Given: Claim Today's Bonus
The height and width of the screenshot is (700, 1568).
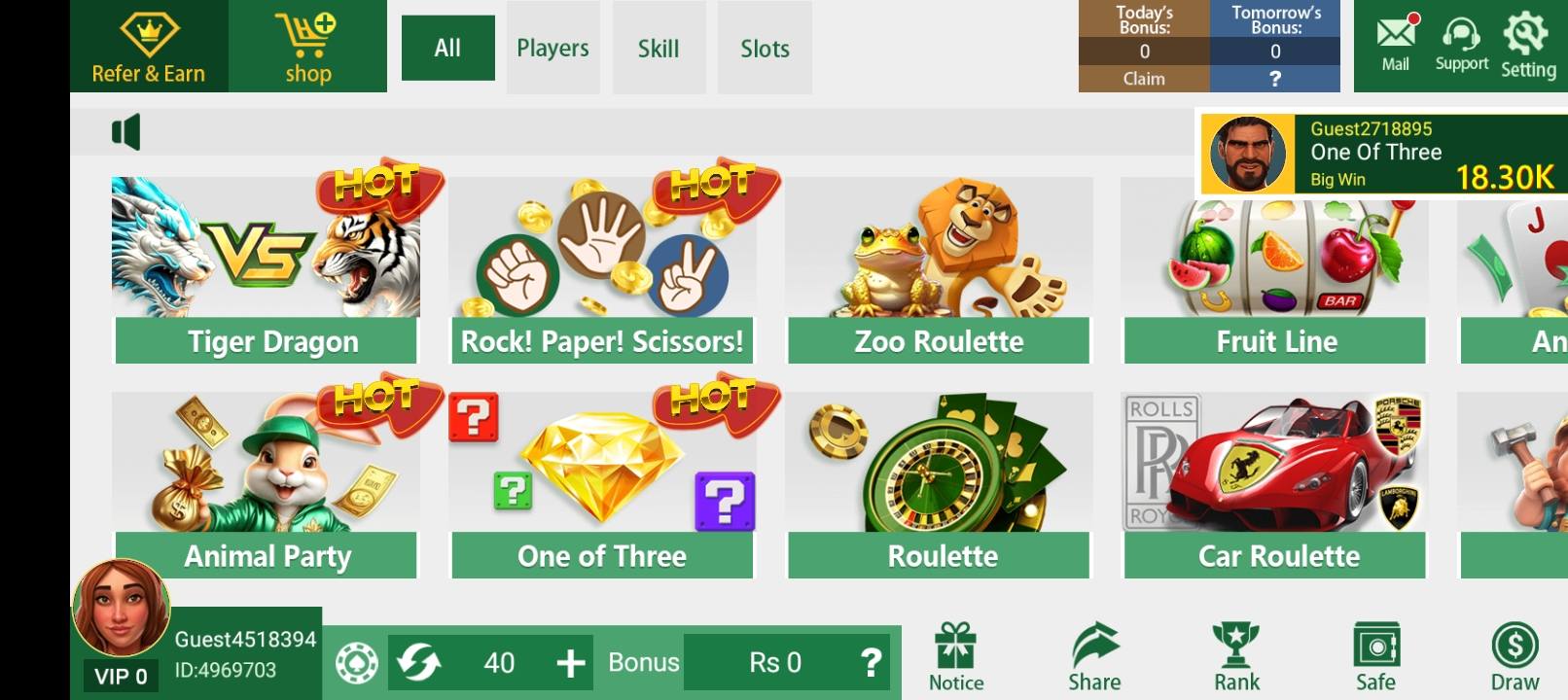Looking at the screenshot, I should (x=1142, y=80).
